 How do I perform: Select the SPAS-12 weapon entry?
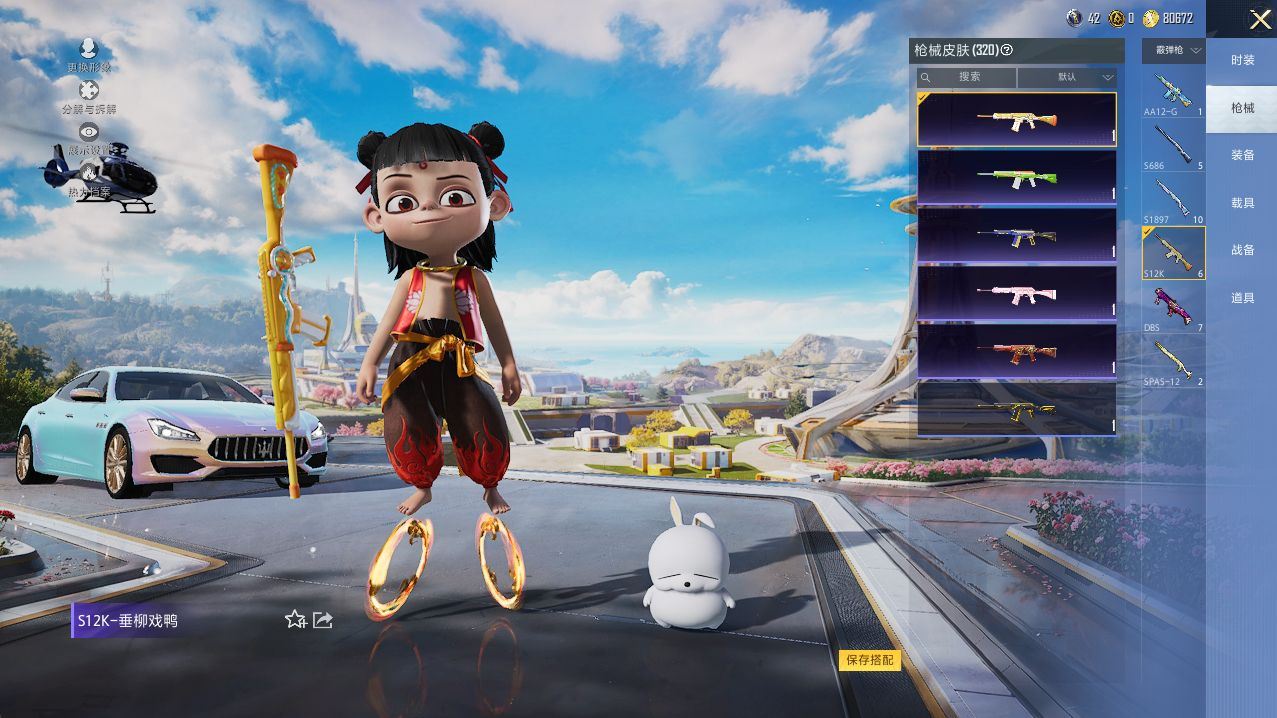pos(1173,361)
